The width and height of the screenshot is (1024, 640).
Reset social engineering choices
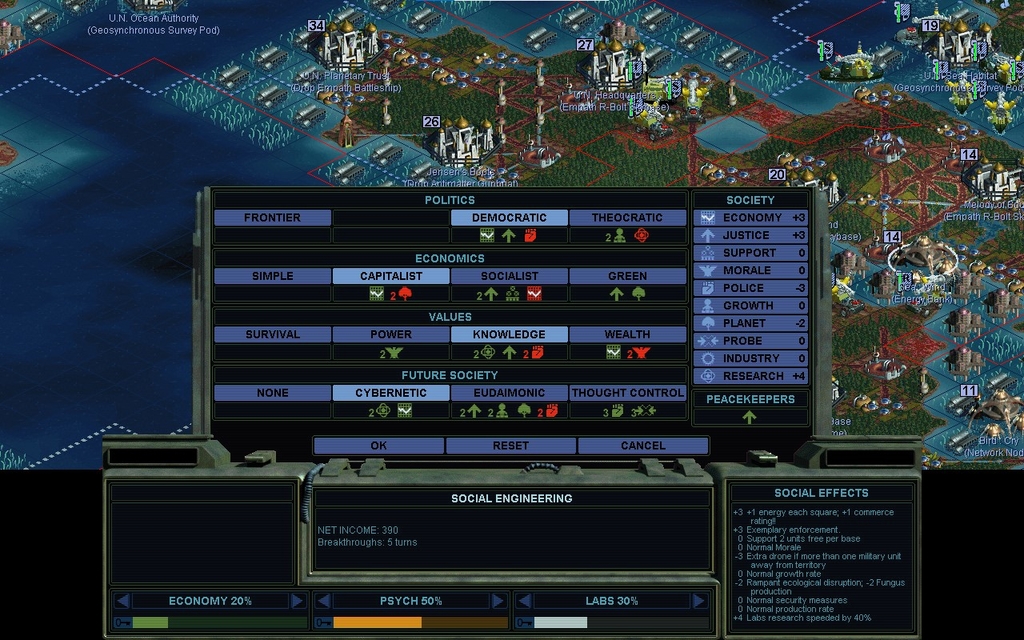point(510,445)
